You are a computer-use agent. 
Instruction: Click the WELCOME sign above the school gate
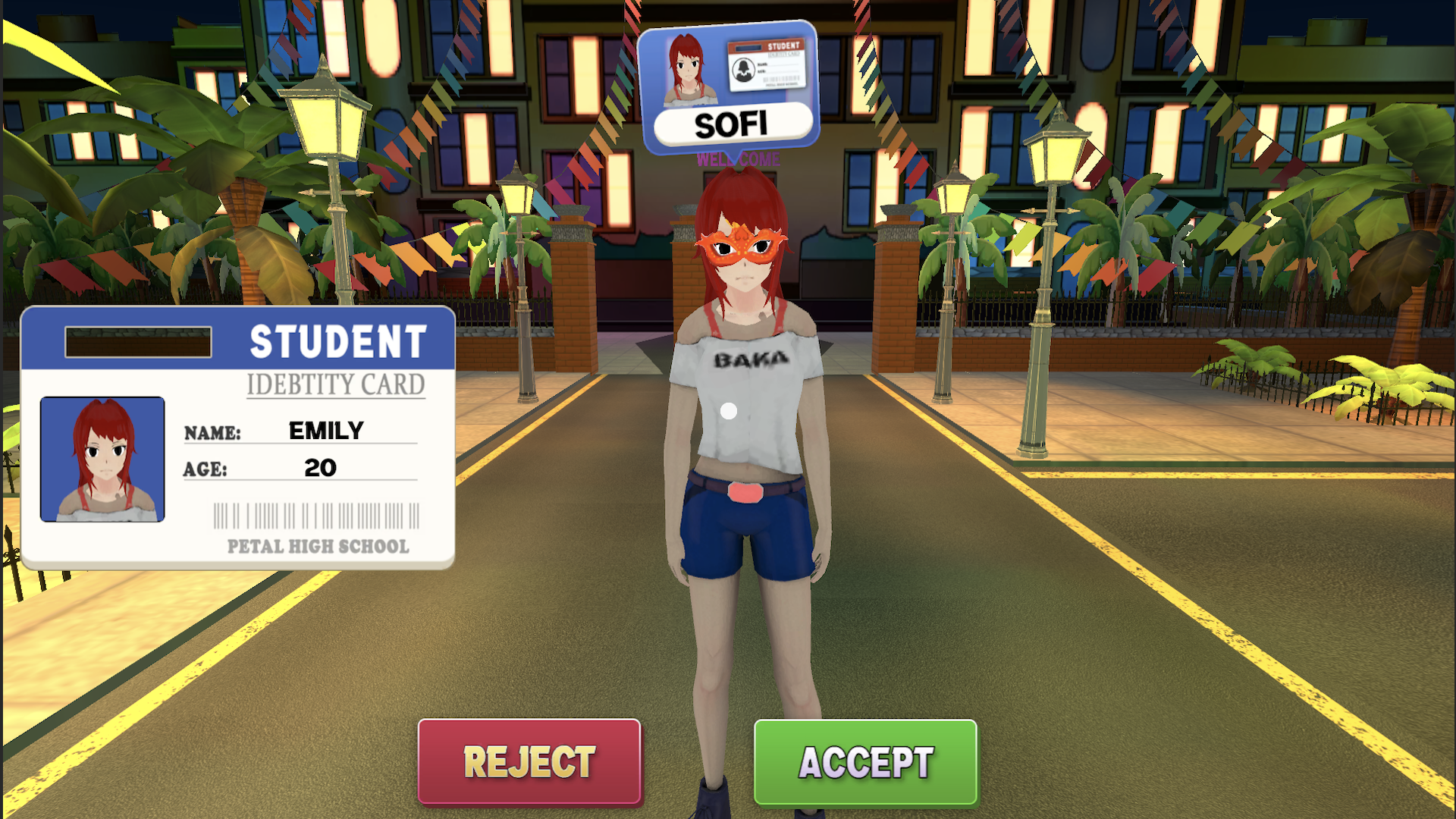(738, 160)
